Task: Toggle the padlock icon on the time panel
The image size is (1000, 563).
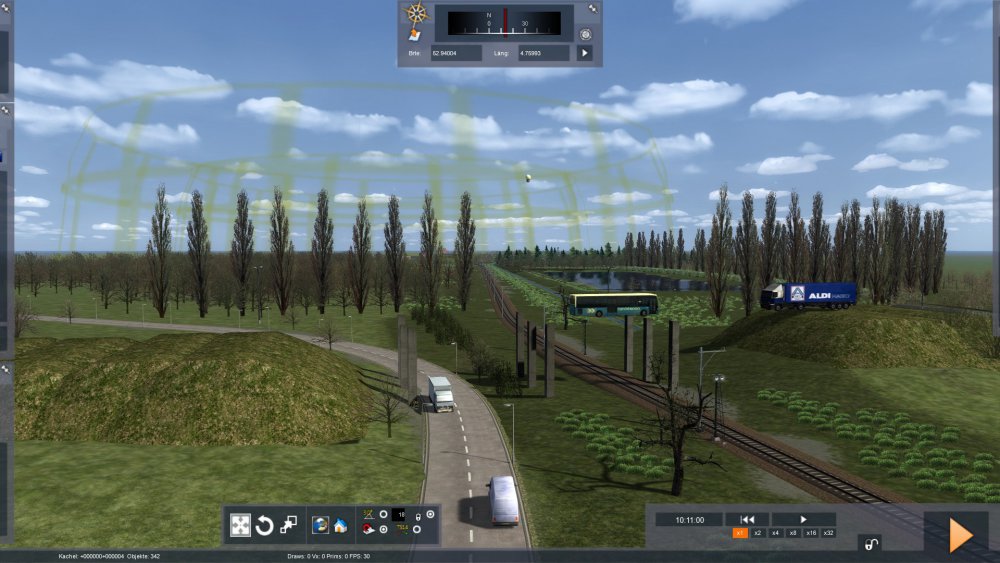Action: 871,544
